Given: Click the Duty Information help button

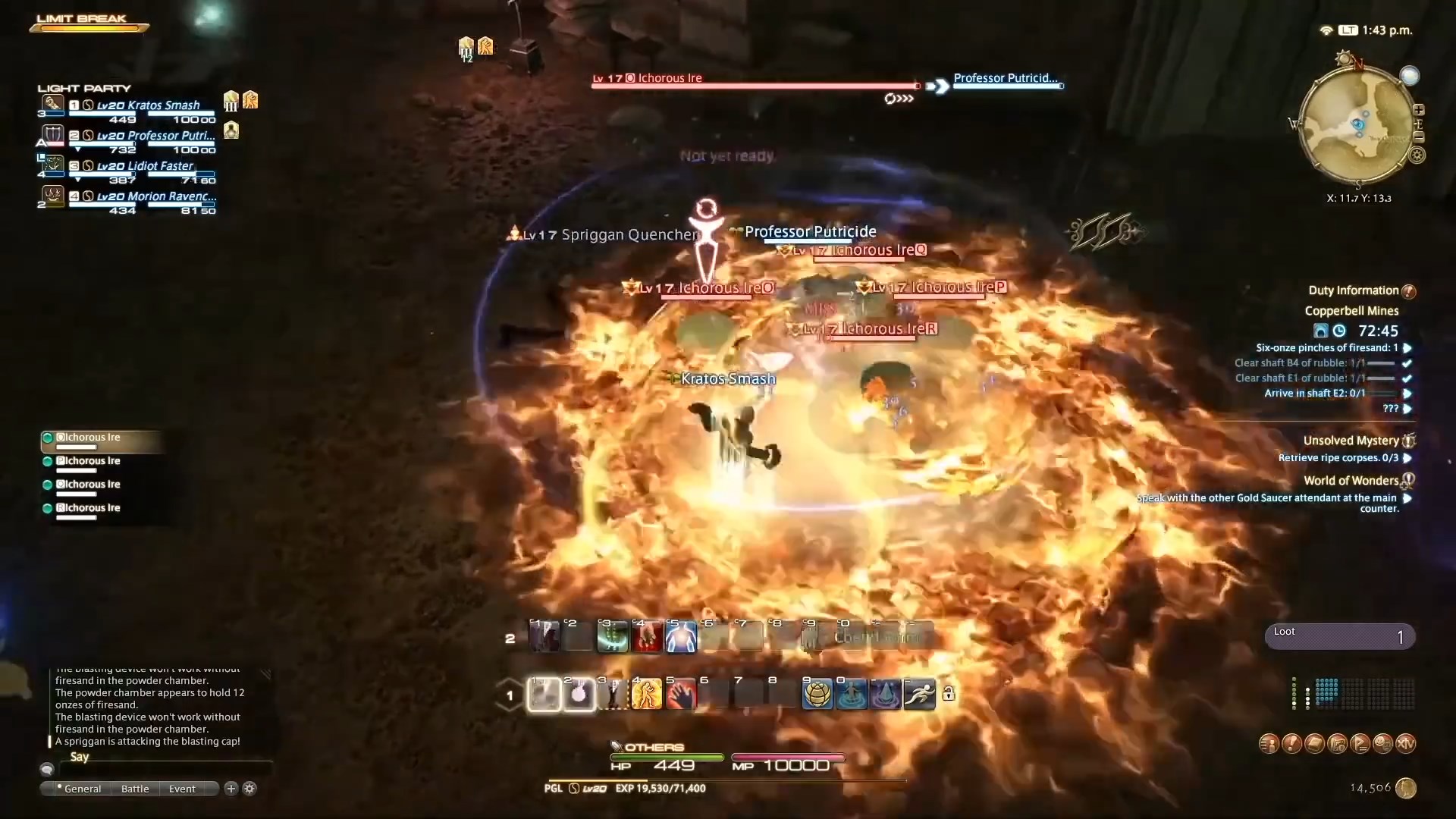Looking at the screenshot, I should pos(1409,290).
